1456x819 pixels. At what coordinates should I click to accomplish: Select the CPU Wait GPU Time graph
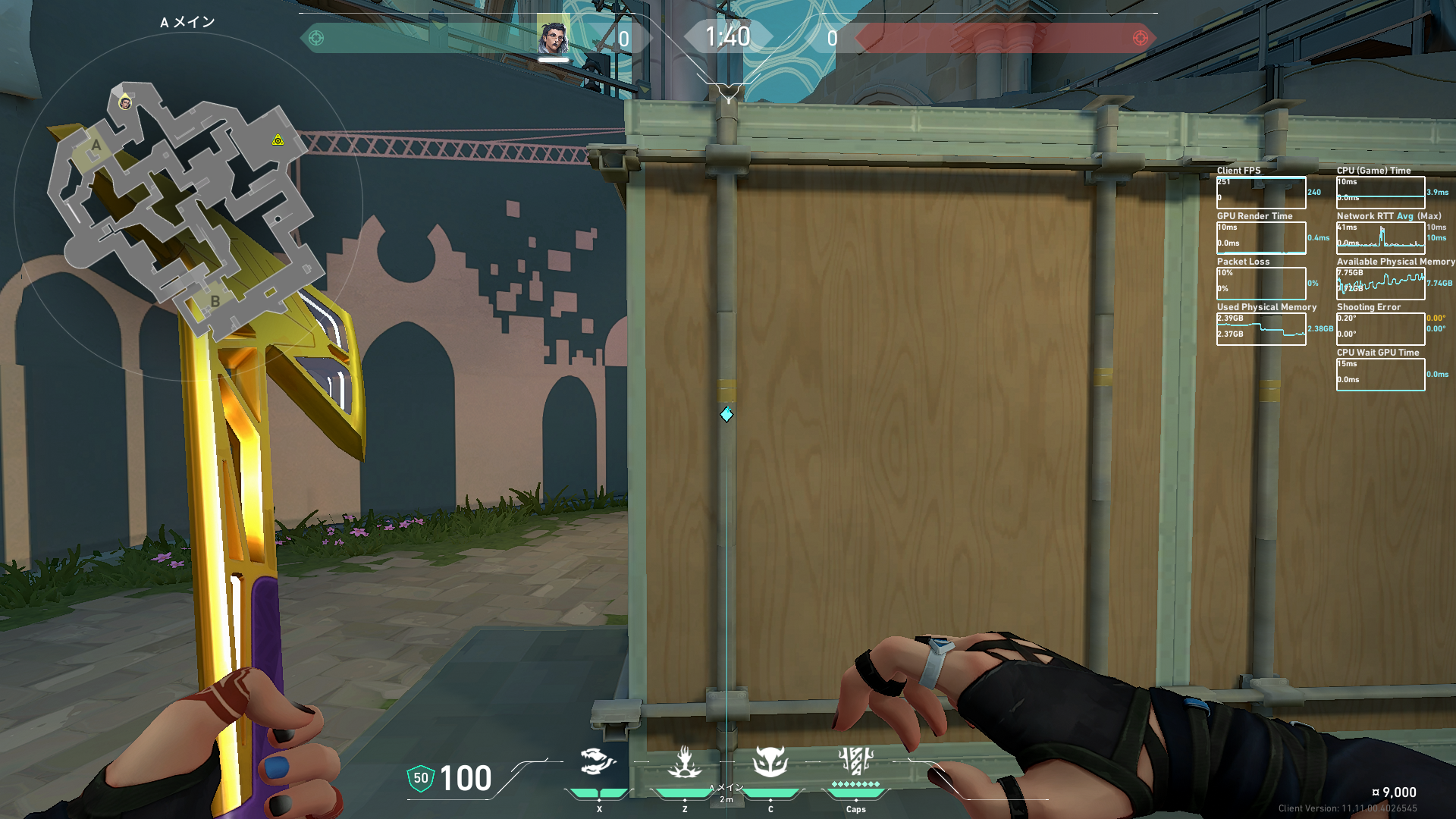[1380, 375]
